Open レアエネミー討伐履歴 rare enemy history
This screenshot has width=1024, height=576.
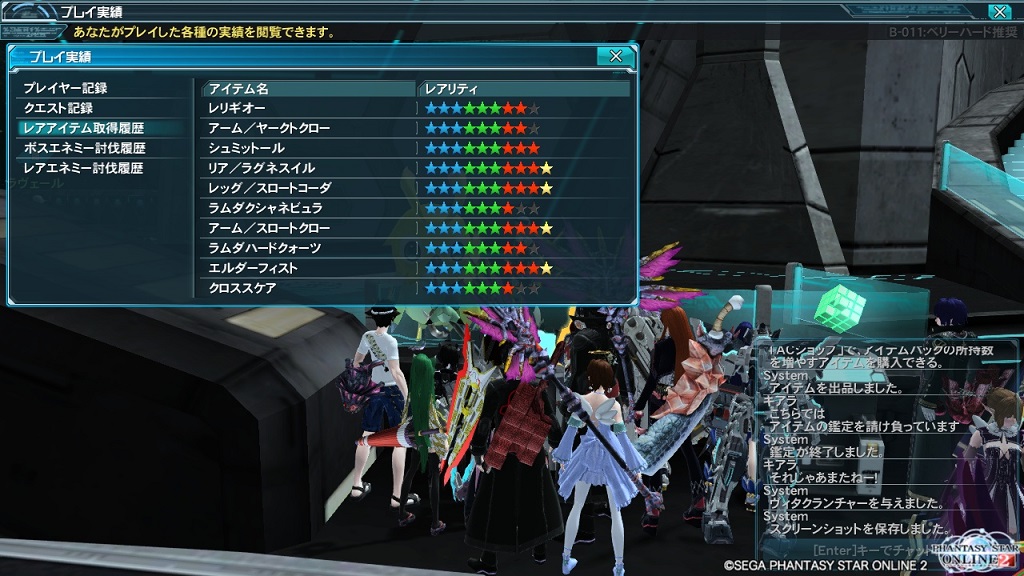click(x=84, y=168)
